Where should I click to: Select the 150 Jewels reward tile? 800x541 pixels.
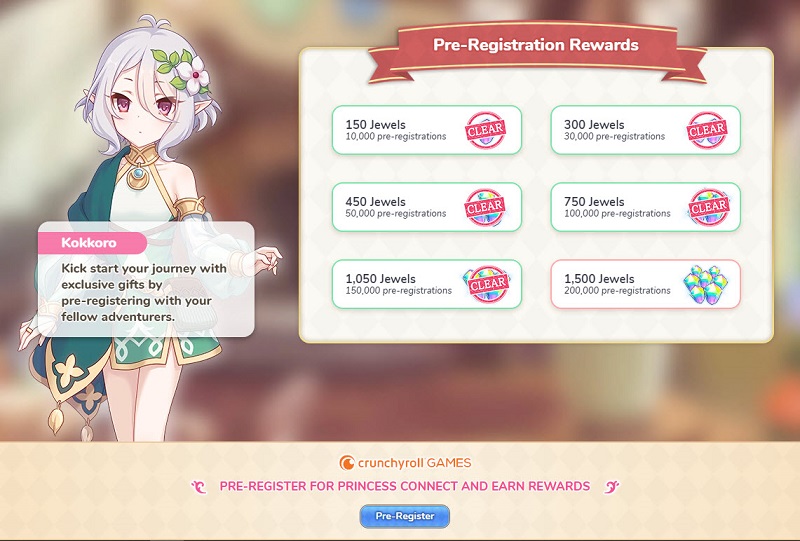pyautogui.click(x=427, y=130)
